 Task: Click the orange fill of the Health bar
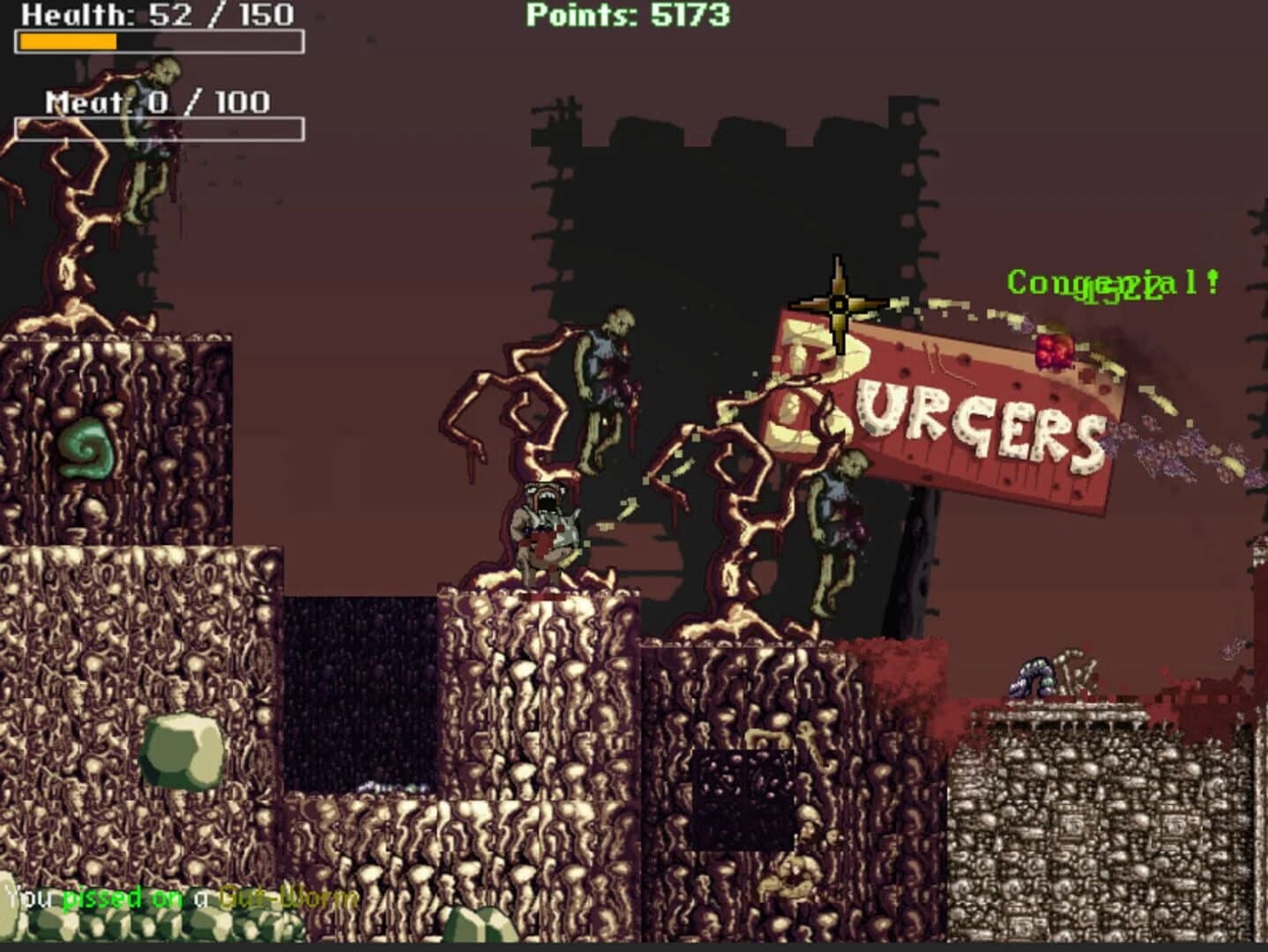click(x=66, y=41)
